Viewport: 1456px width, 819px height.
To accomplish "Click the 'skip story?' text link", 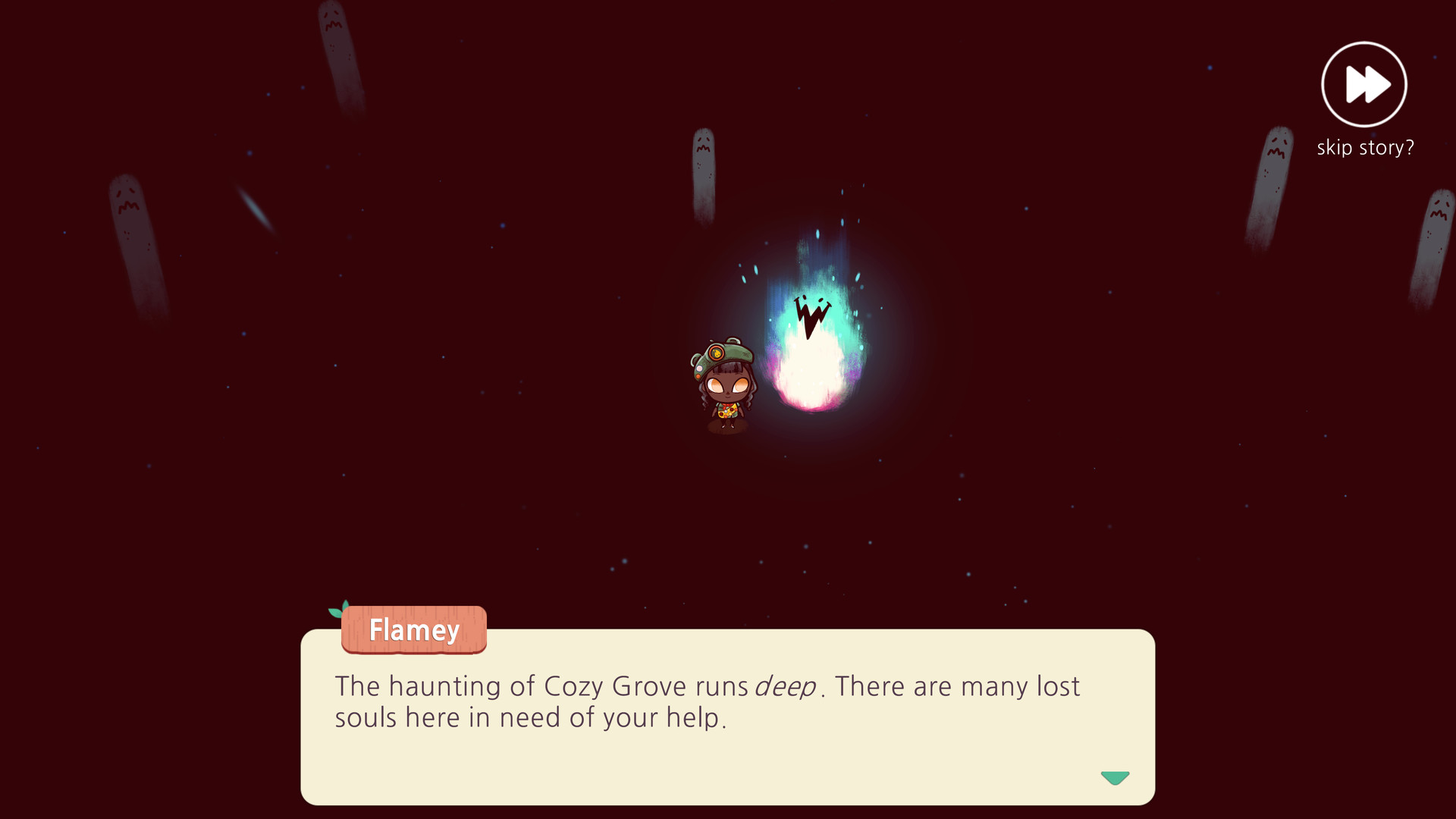I will tap(1363, 147).
